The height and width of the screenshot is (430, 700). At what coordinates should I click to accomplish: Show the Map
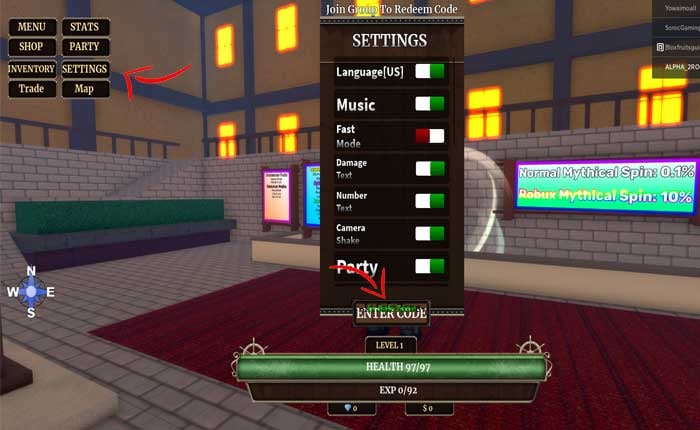pyautogui.click(x=85, y=89)
